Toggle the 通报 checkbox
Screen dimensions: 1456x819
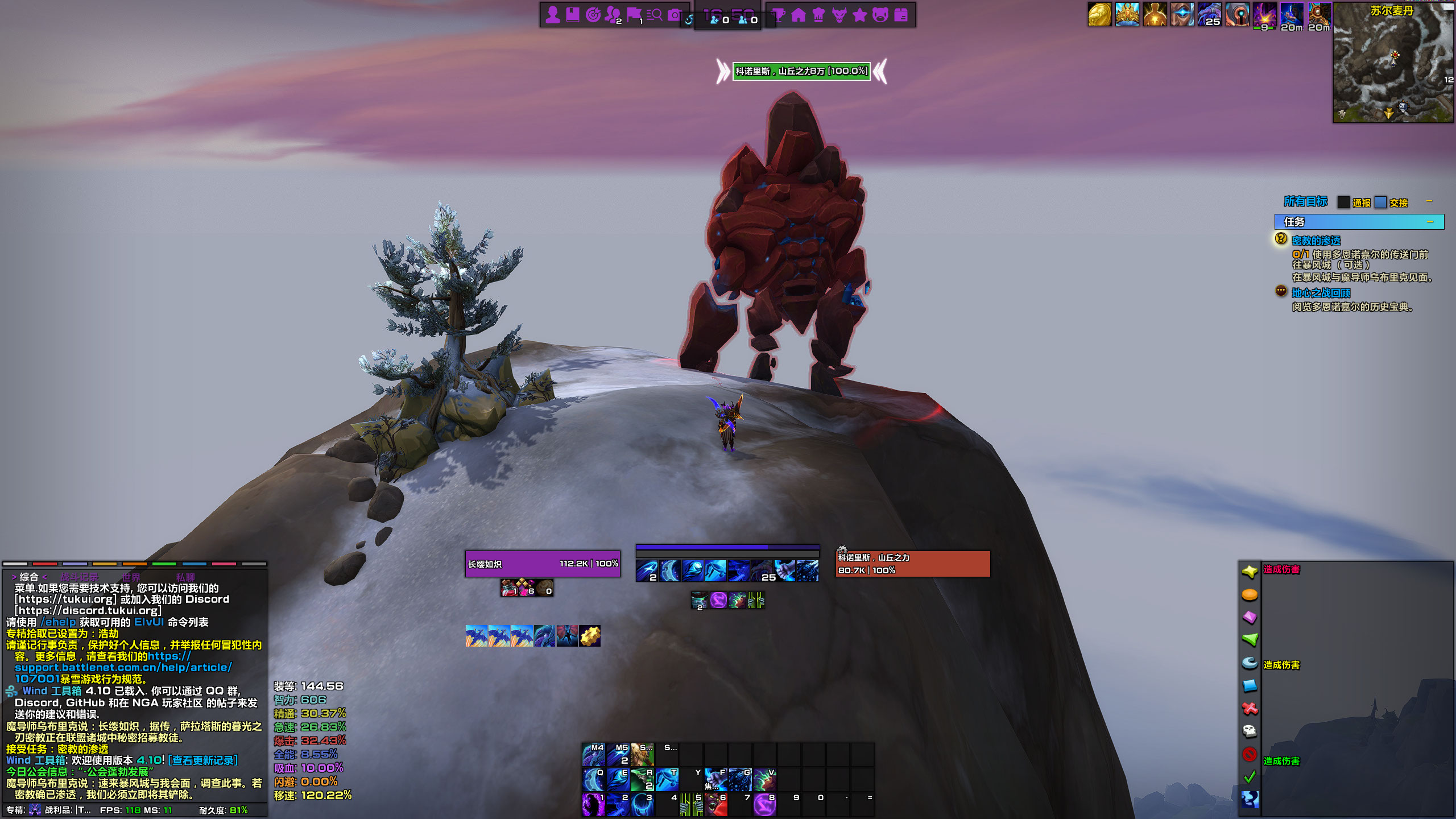1343,202
